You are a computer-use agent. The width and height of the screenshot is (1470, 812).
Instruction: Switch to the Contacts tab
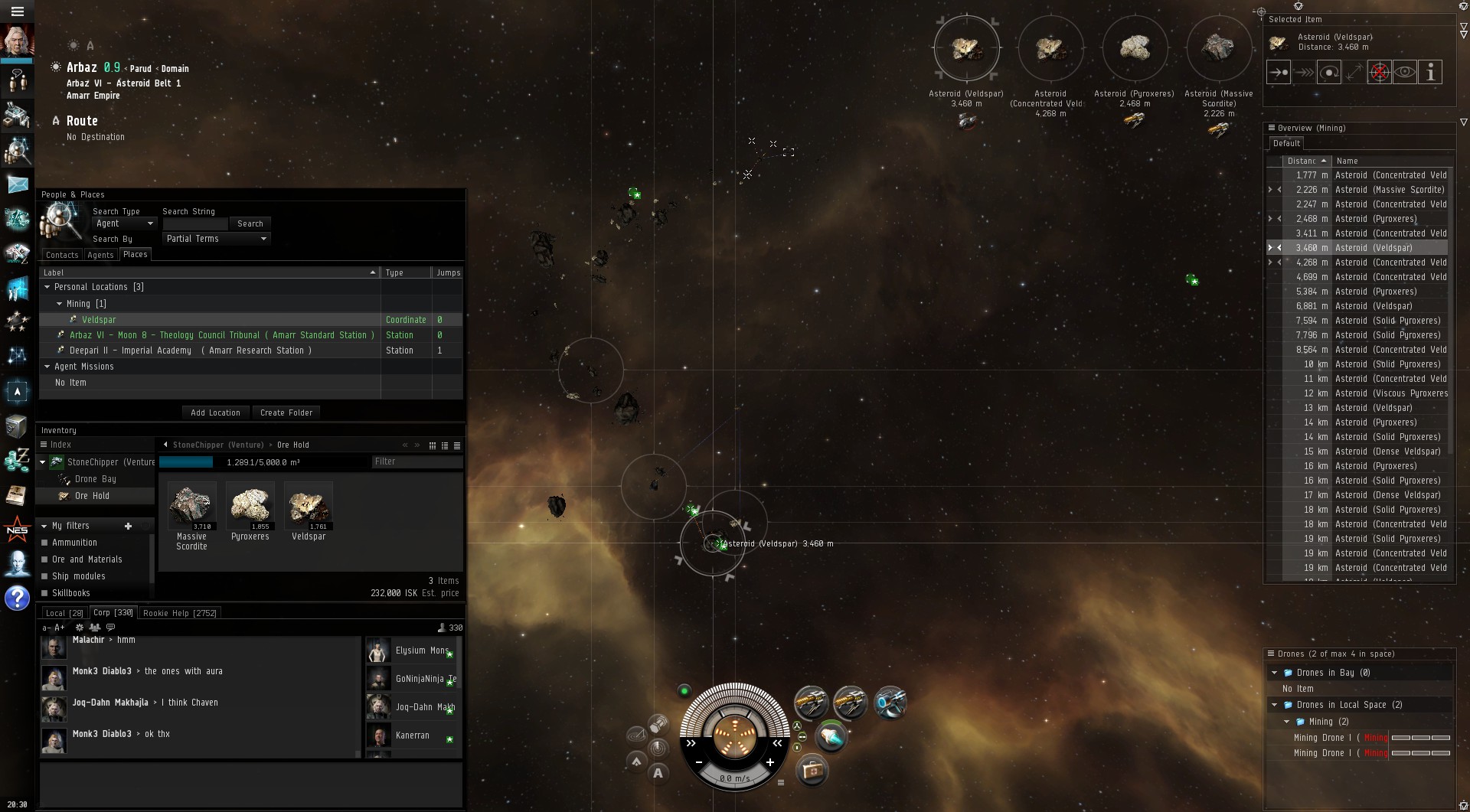(62, 255)
